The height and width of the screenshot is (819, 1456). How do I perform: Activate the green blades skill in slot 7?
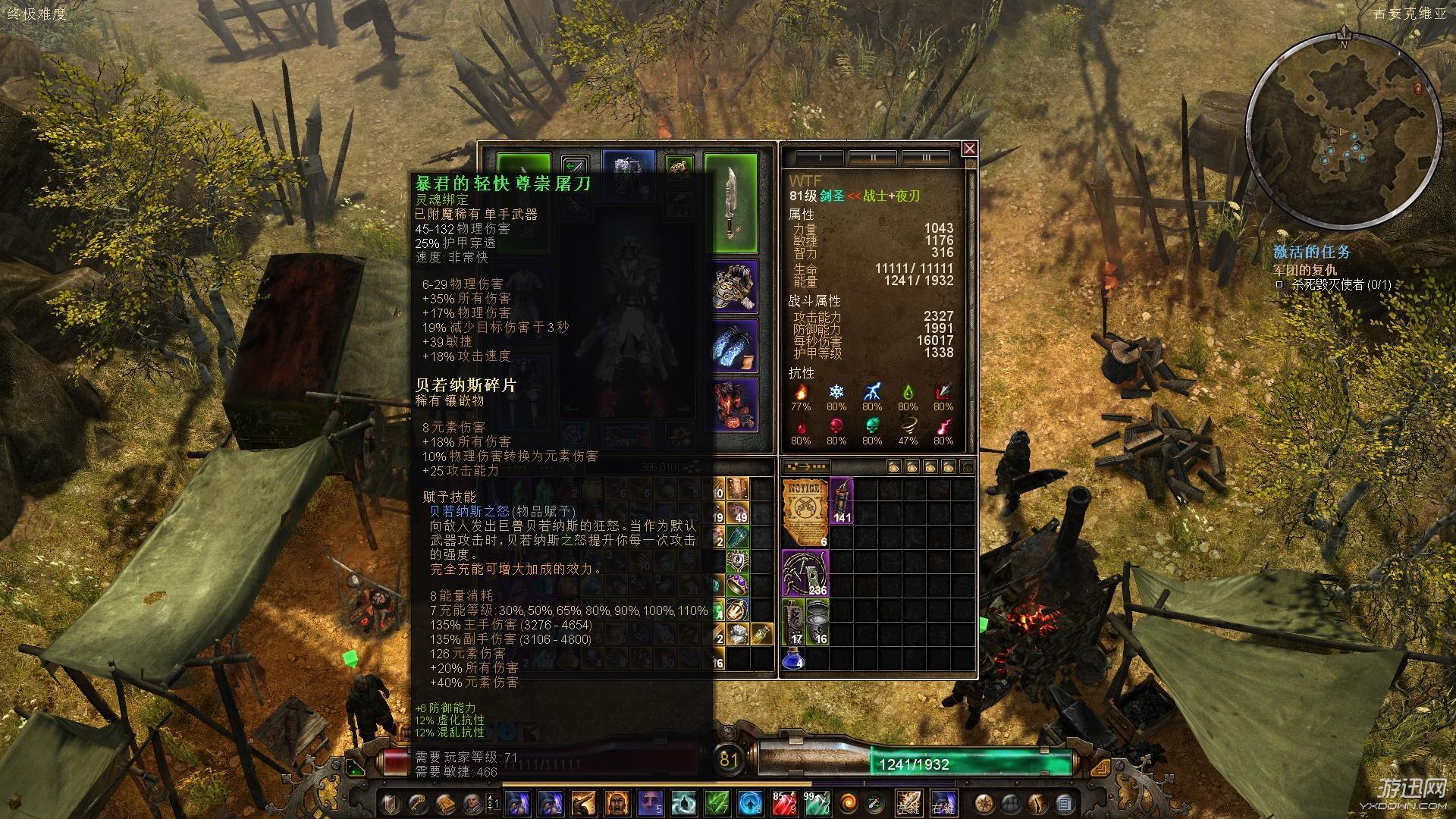tap(717, 803)
